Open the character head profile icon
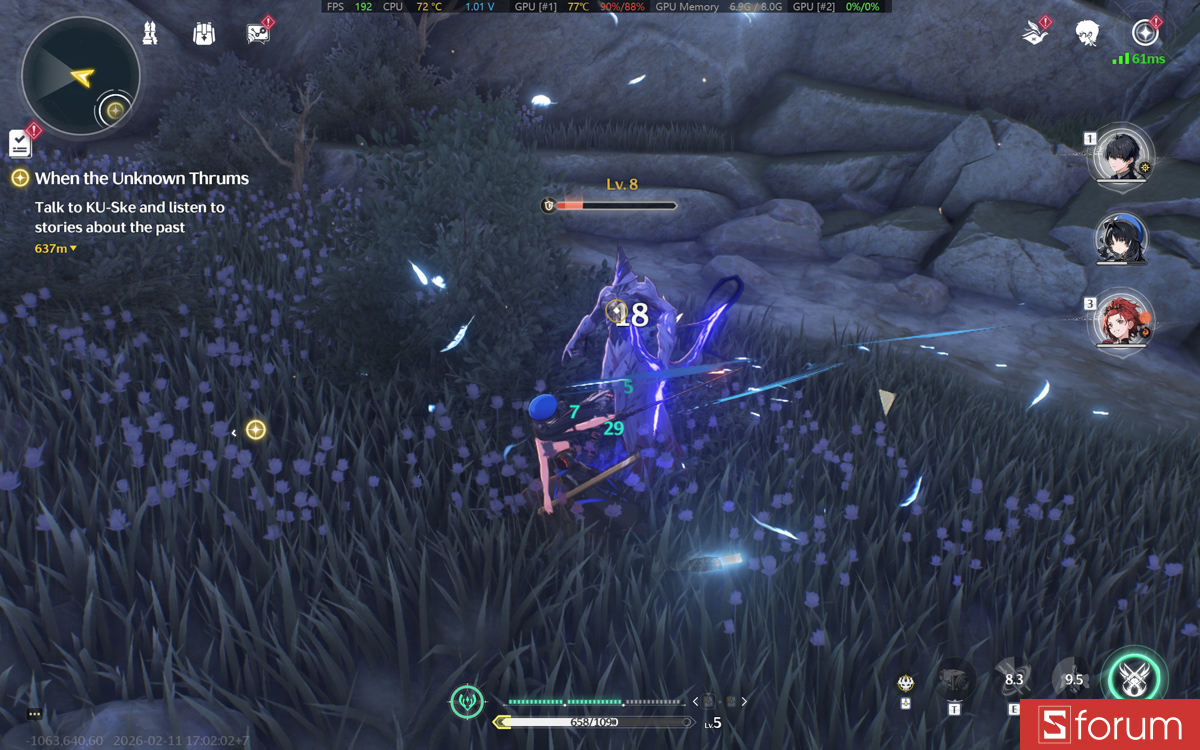This screenshot has width=1200, height=750. click(x=1088, y=34)
